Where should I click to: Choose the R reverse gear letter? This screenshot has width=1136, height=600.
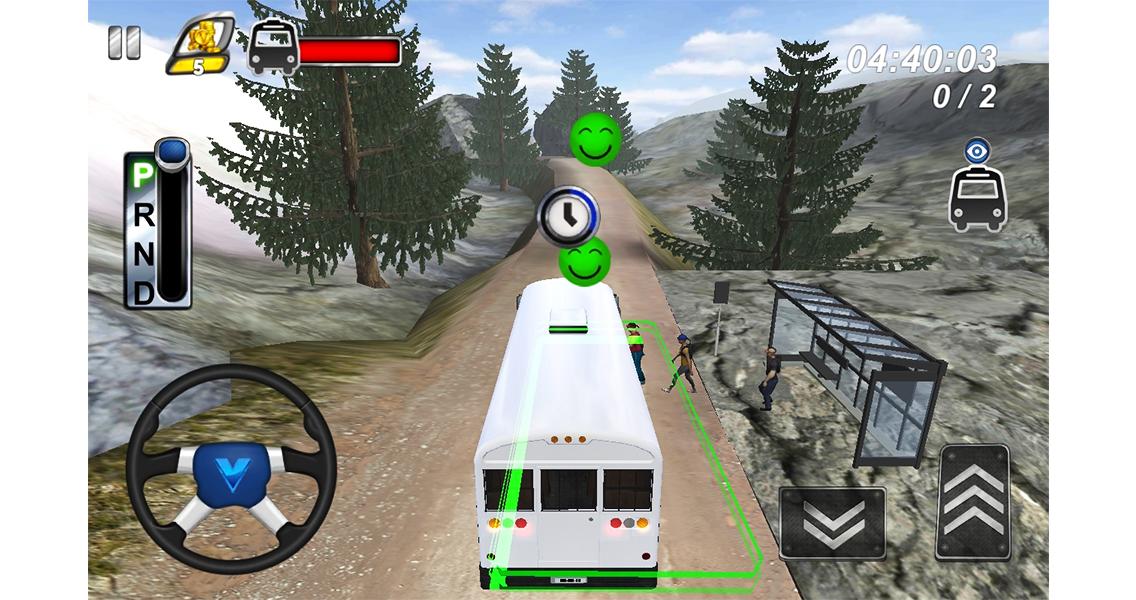[x=143, y=214]
